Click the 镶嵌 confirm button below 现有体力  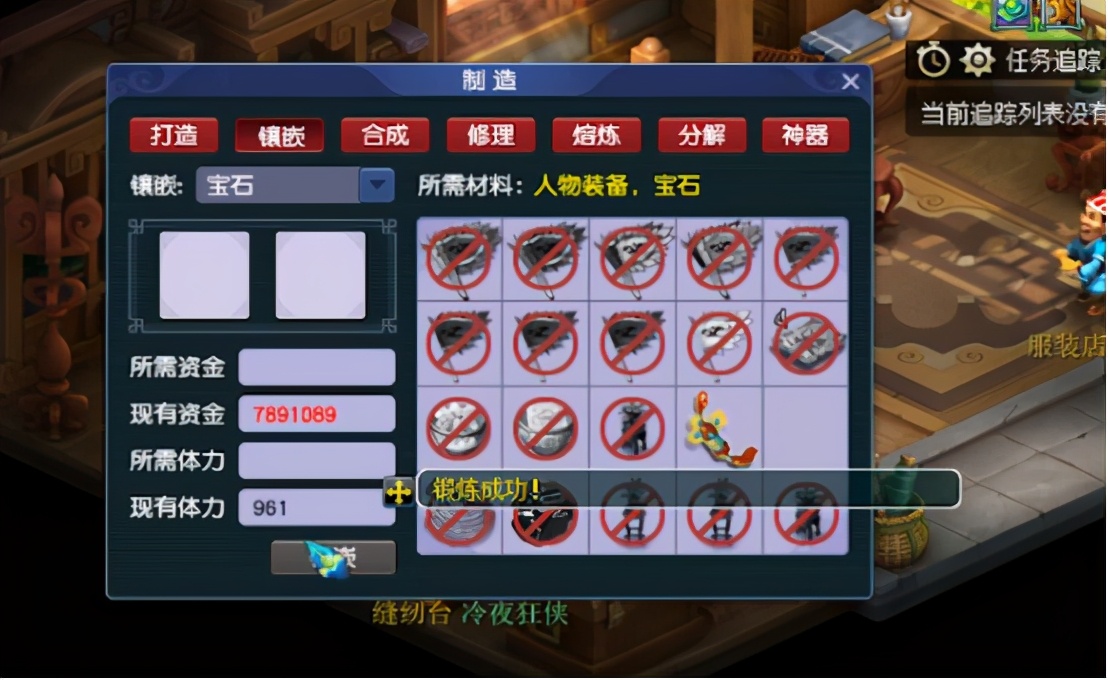[x=334, y=558]
